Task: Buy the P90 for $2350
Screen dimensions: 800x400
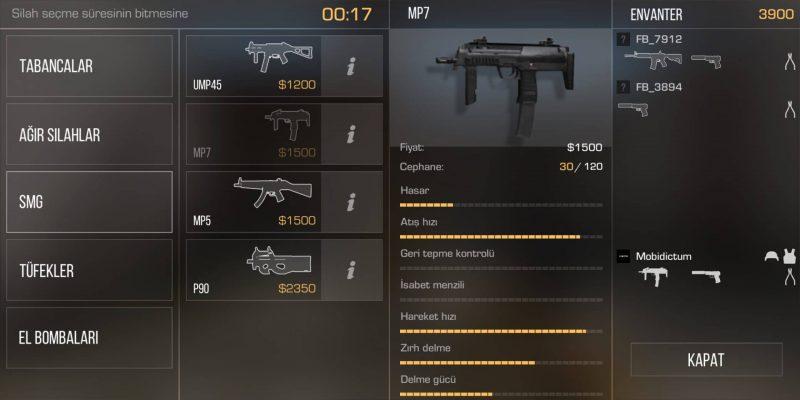Action: [254, 270]
